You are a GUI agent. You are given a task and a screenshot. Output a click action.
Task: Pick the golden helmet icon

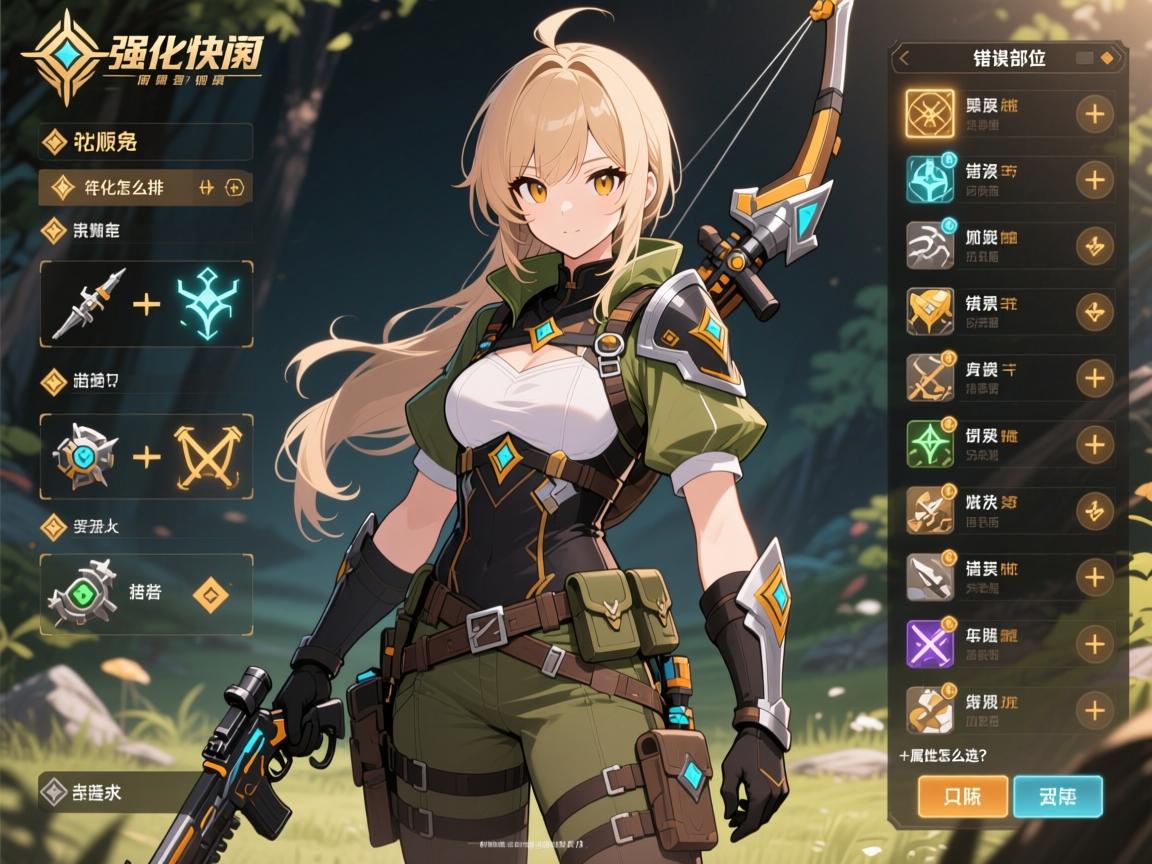click(930, 311)
